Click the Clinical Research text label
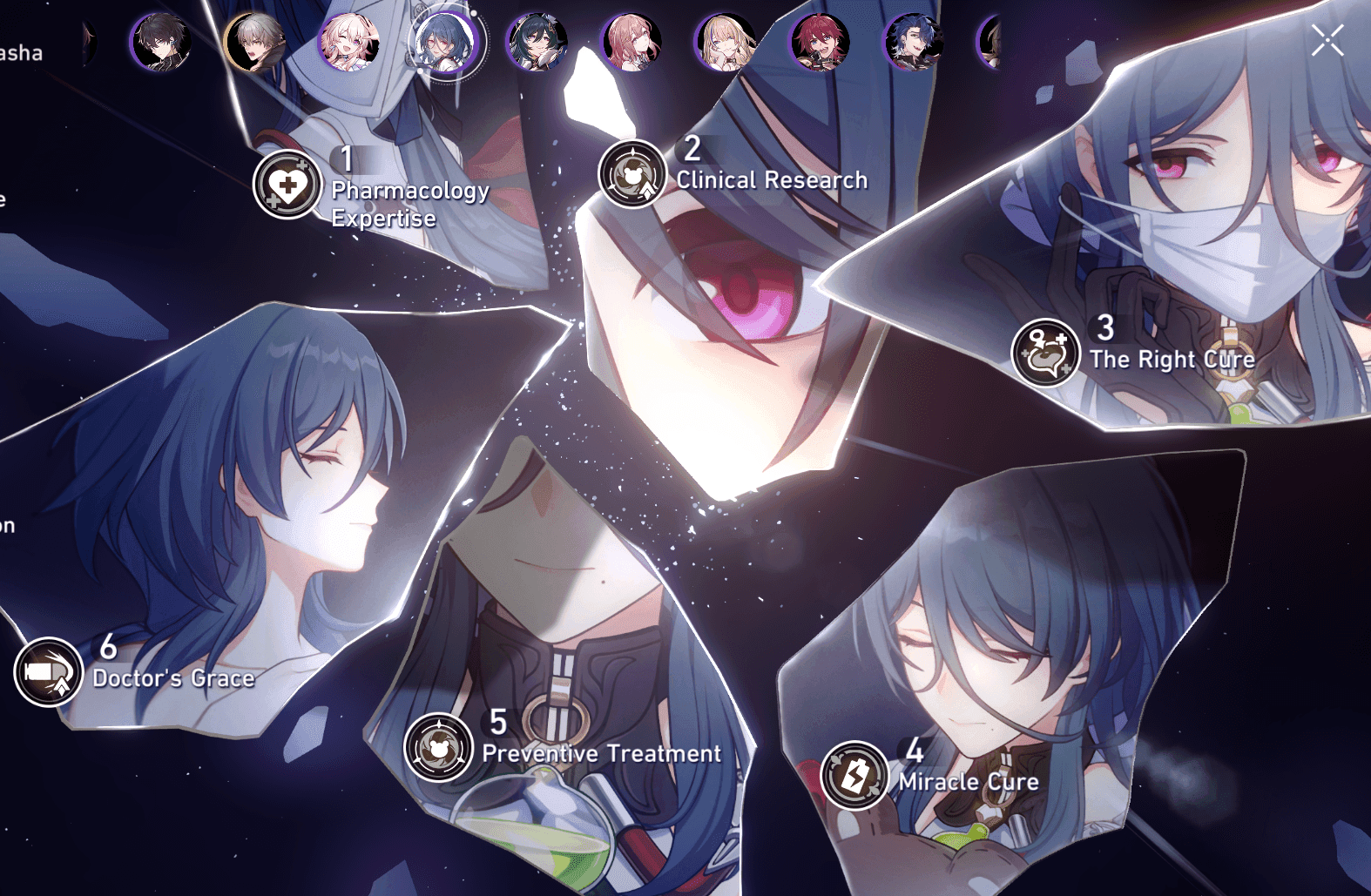Screen dimensions: 1371x896 (x=772, y=180)
